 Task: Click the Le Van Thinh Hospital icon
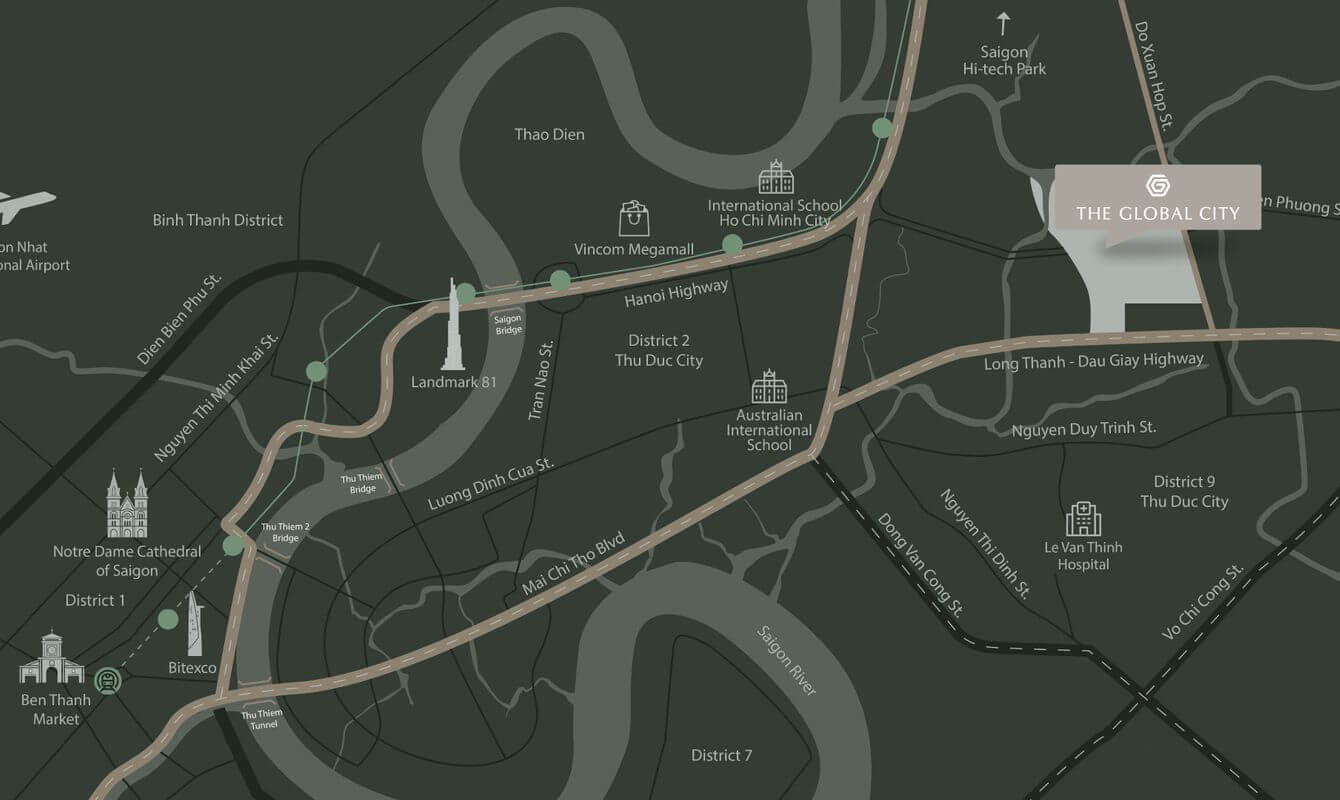pos(1083,519)
